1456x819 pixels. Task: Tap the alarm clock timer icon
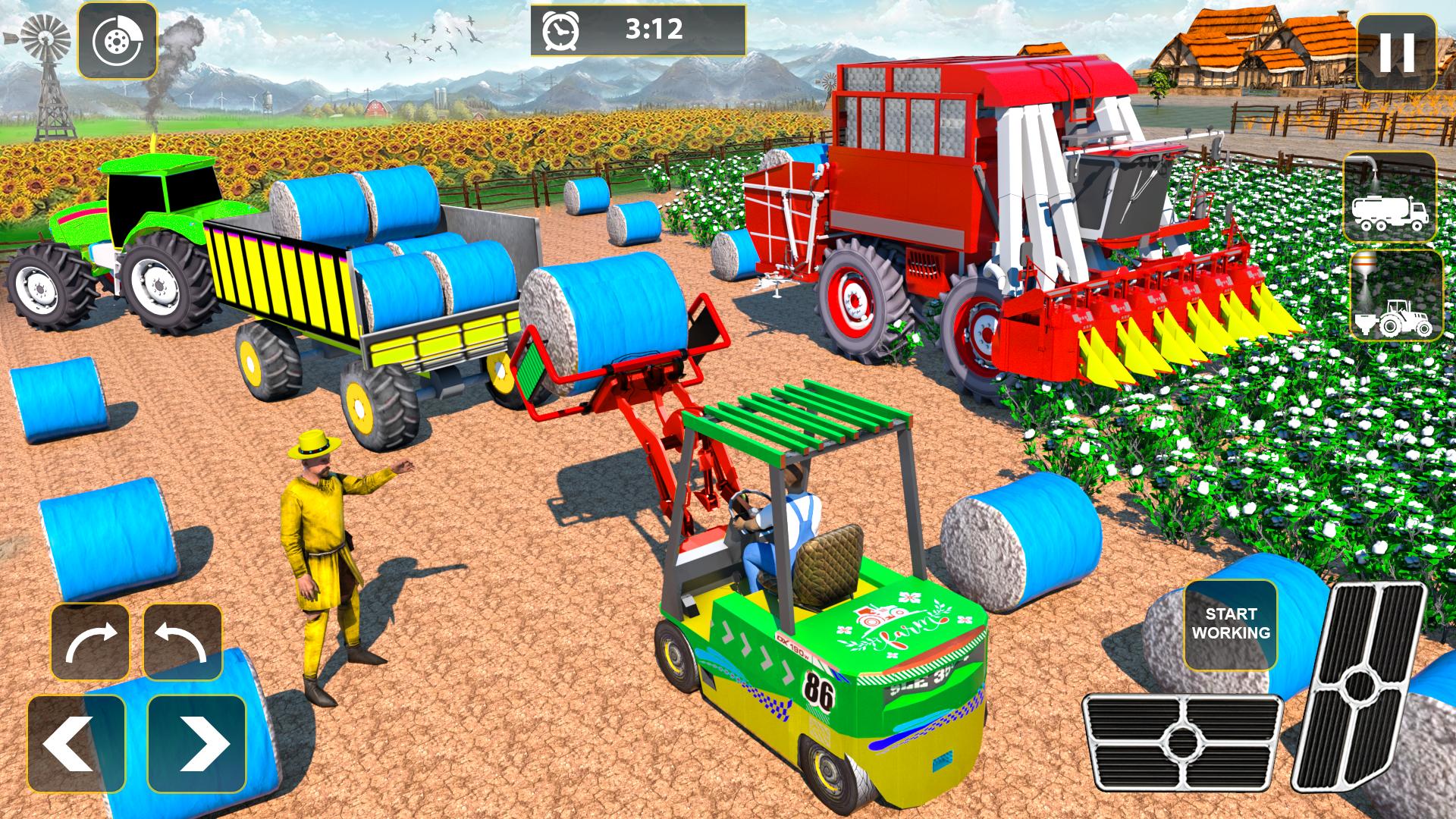point(559,30)
